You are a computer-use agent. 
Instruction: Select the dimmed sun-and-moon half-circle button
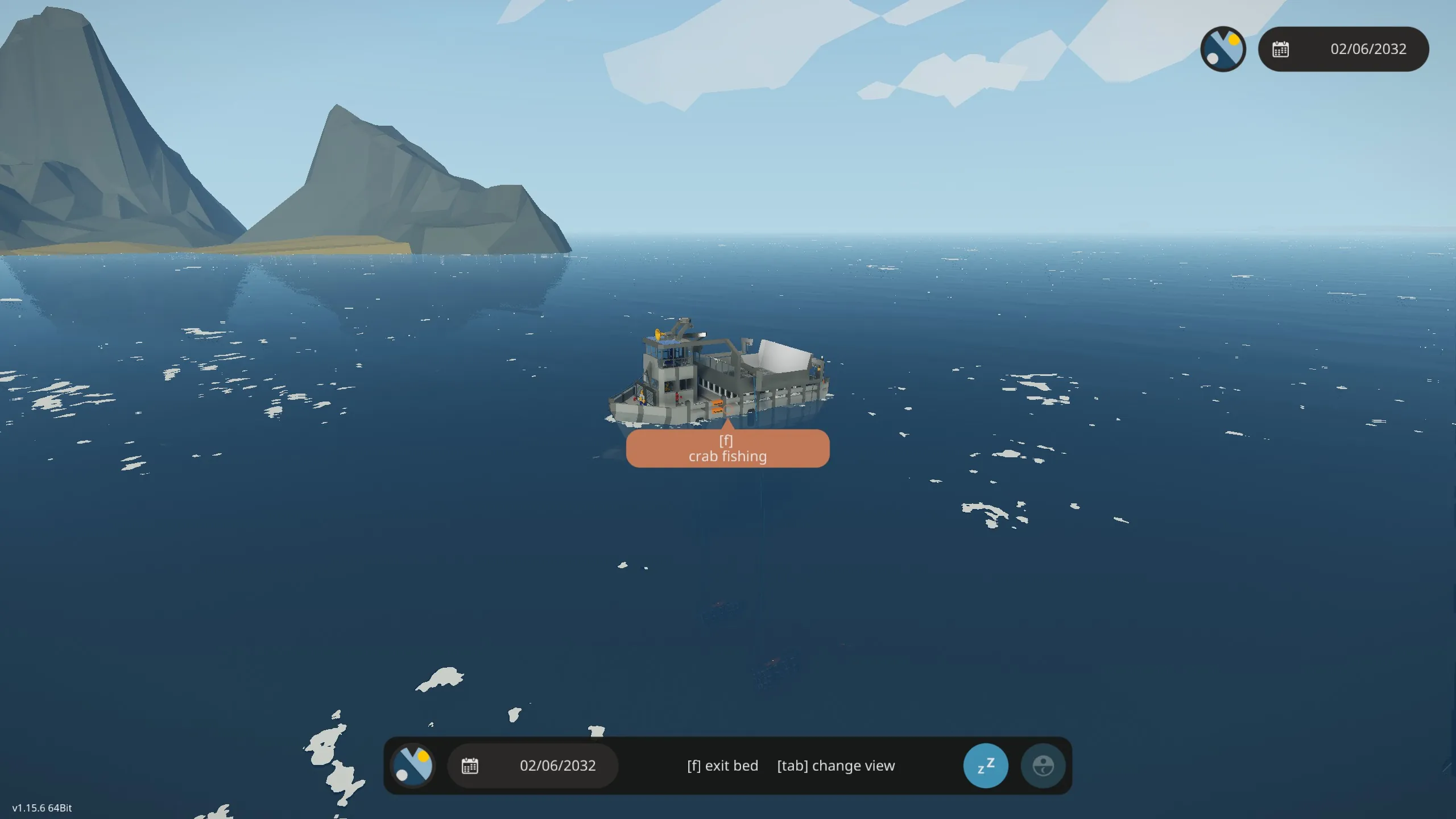[x=1043, y=766]
